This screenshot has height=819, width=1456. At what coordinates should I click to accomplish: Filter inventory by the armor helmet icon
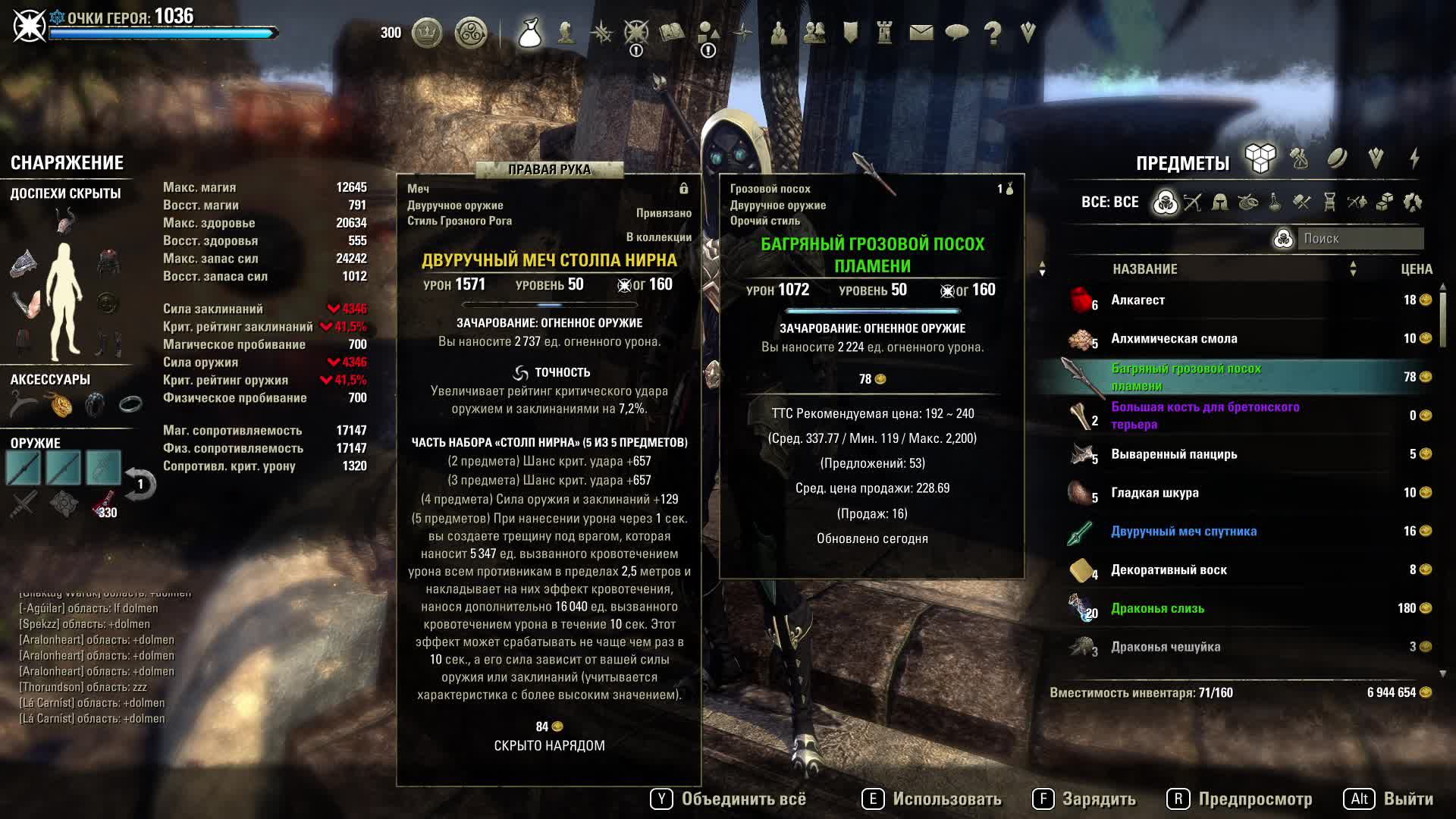[x=1220, y=202]
